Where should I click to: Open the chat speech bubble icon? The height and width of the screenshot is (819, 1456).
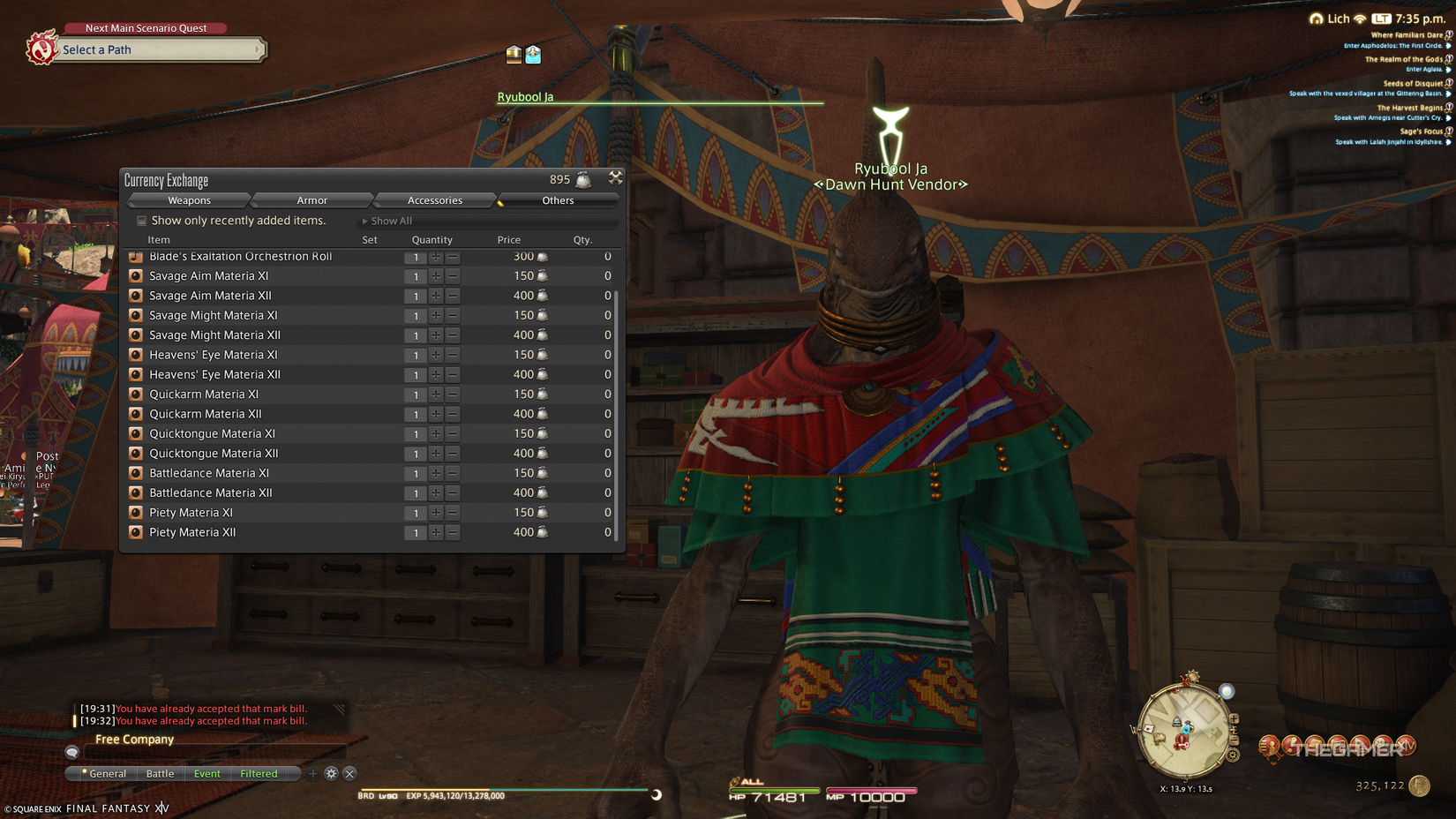(x=71, y=752)
